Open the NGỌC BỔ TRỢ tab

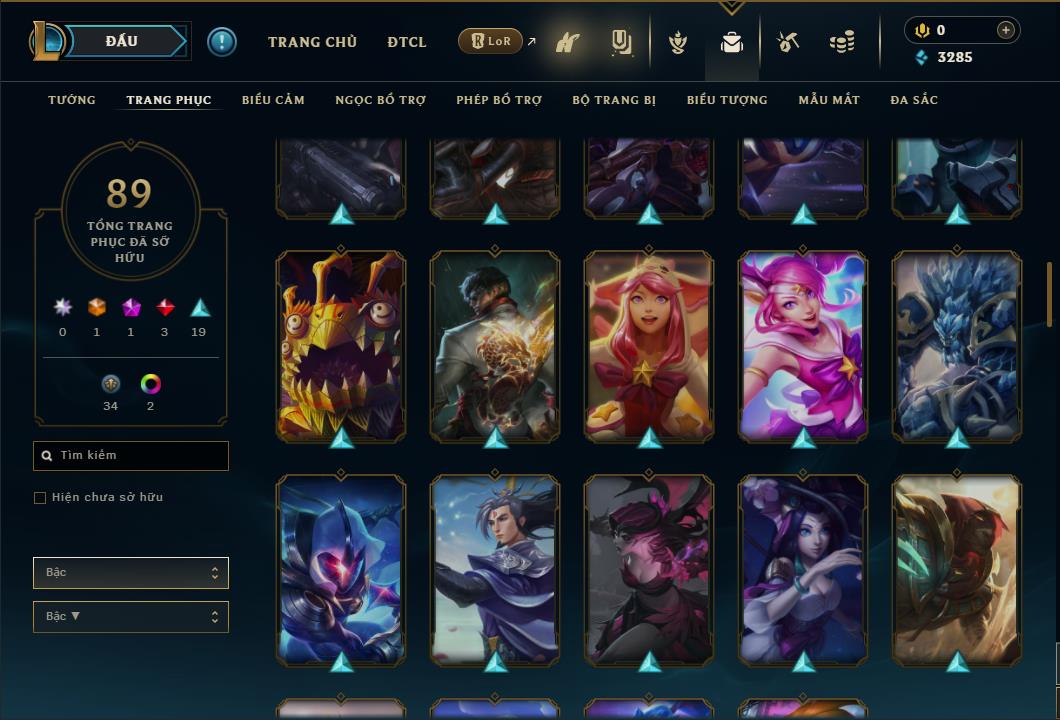(x=380, y=100)
